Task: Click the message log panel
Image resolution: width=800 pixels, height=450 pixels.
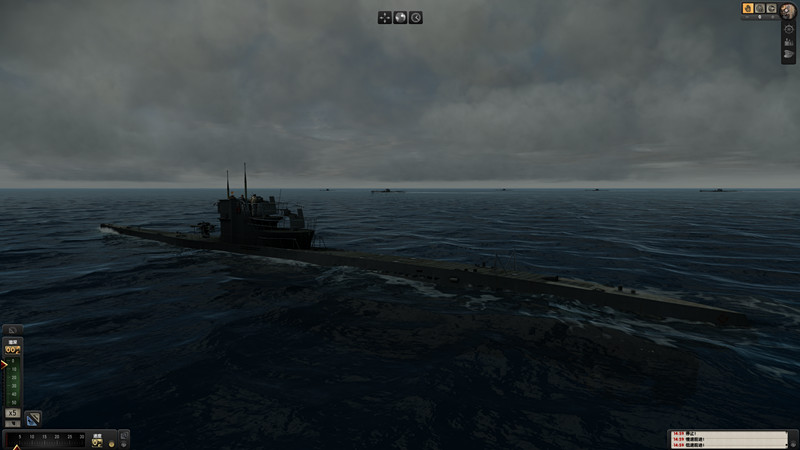Action: tap(726, 439)
